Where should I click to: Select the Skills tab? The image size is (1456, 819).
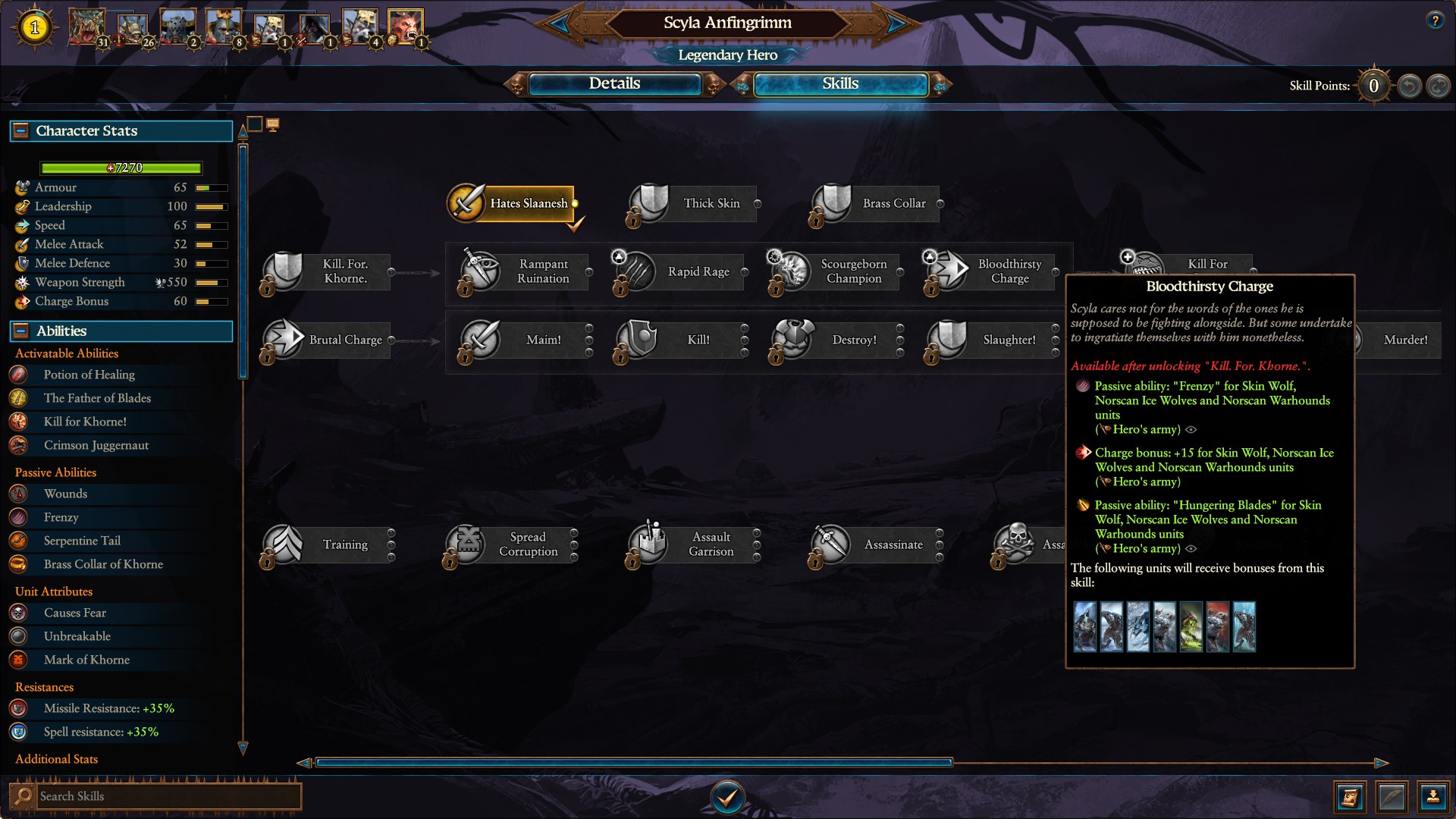[x=840, y=84]
